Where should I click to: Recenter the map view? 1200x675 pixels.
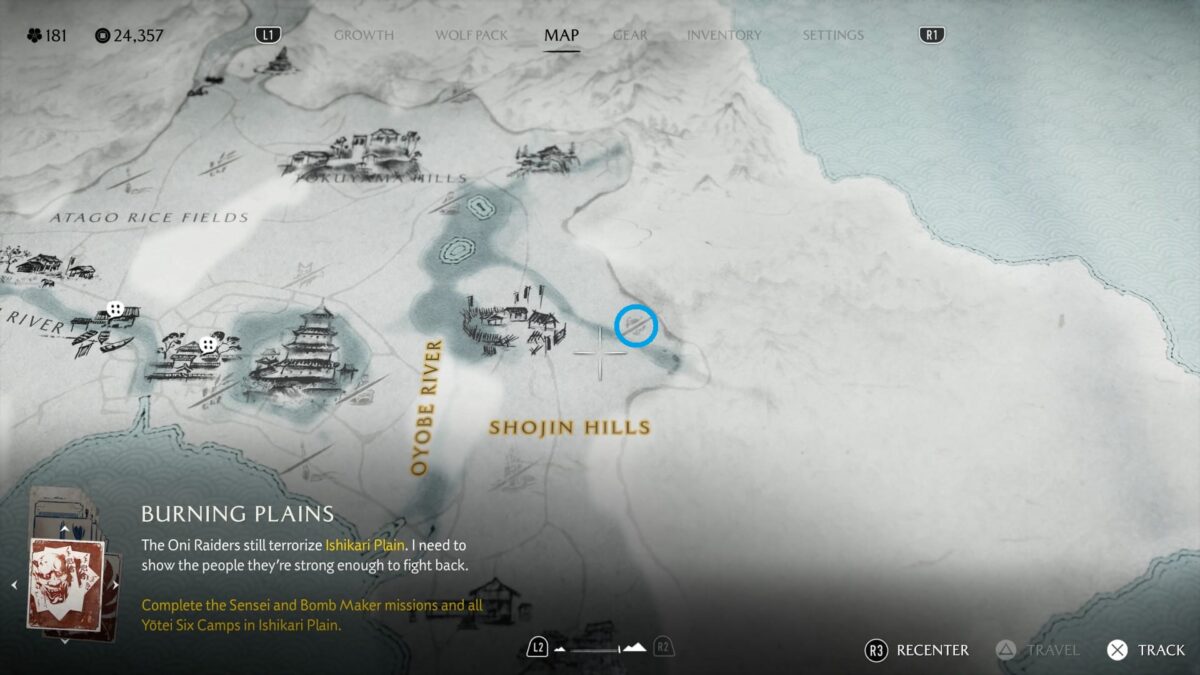click(x=917, y=650)
